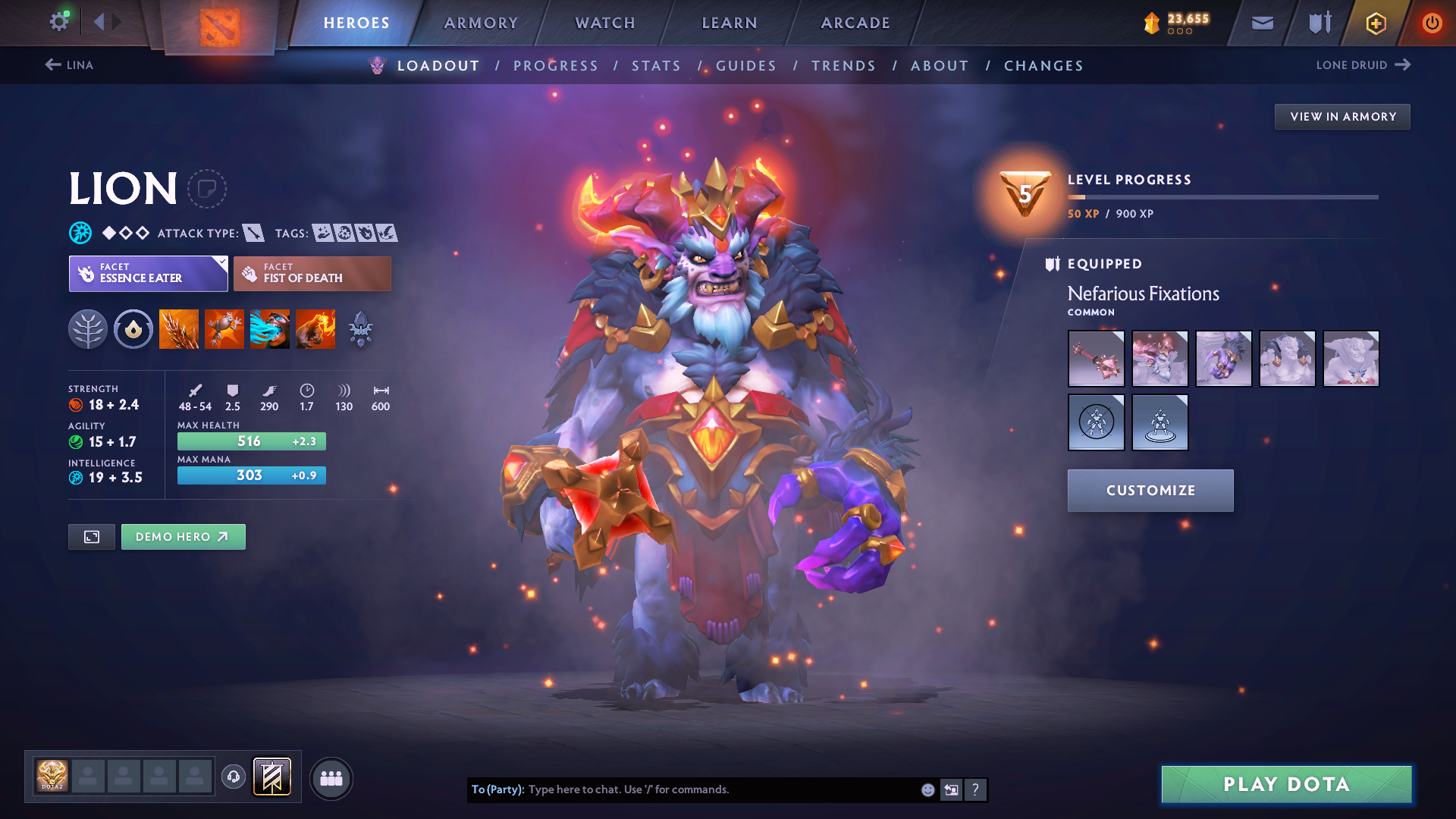The height and width of the screenshot is (819, 1456).
Task: Launch Demo Hero mode
Action: click(x=183, y=537)
